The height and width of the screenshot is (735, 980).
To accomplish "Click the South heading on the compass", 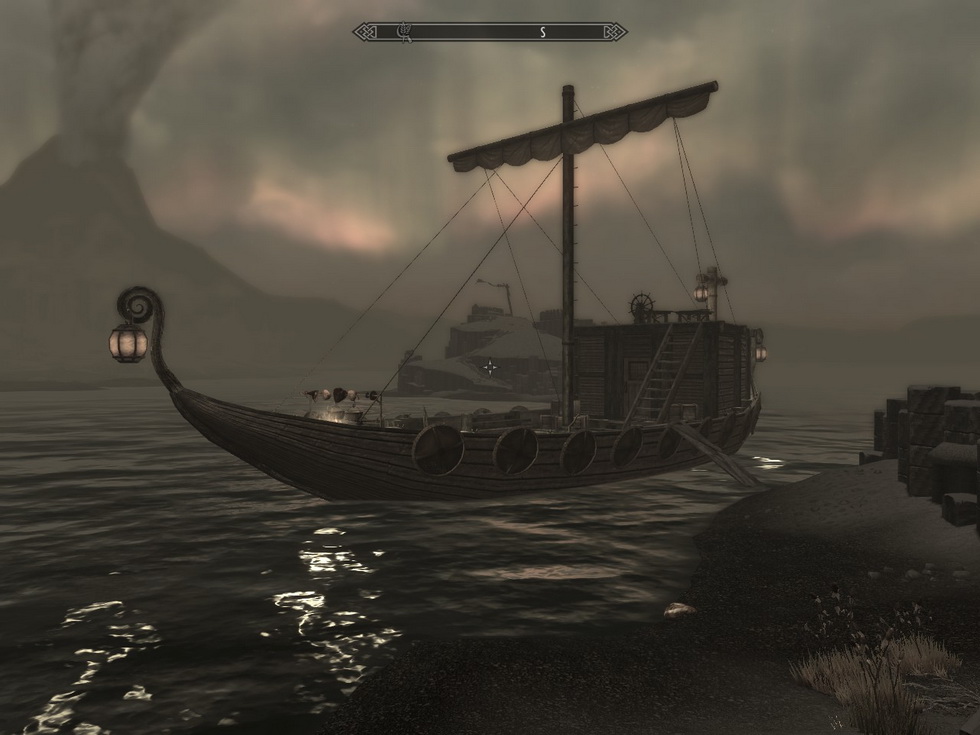I will coord(543,32).
